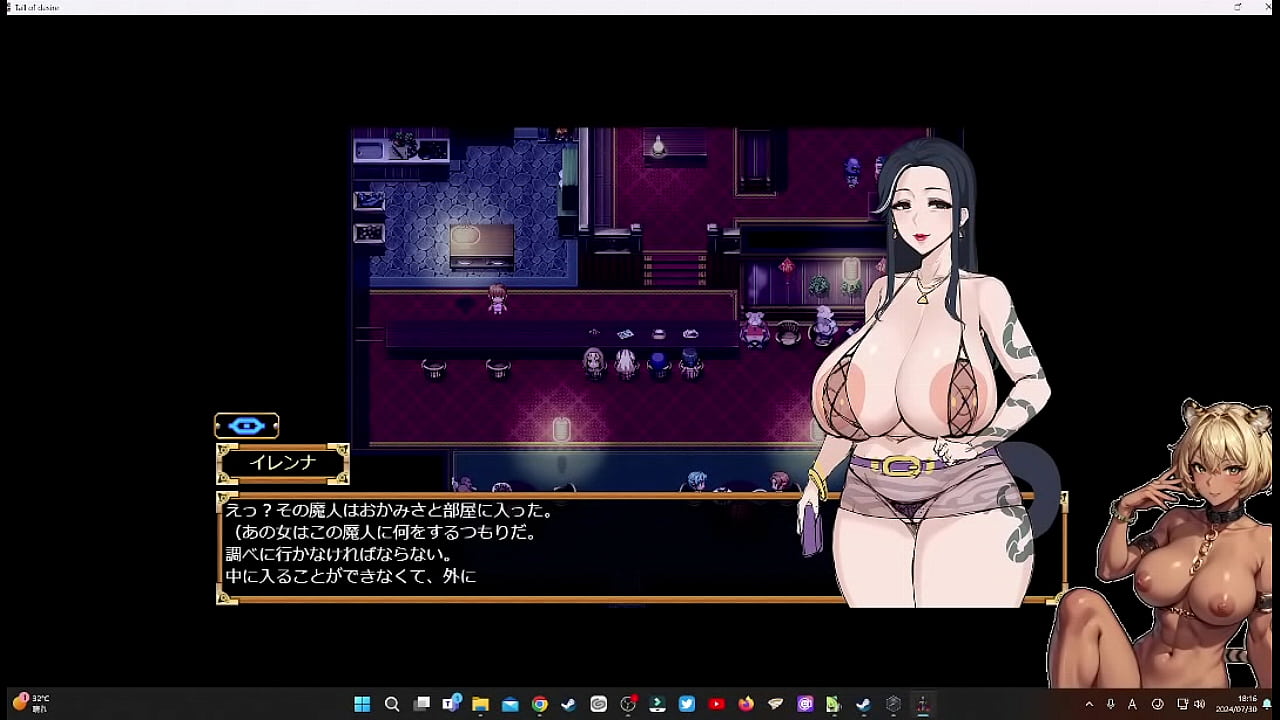Toggle the IME input mode indicator

click(1133, 705)
